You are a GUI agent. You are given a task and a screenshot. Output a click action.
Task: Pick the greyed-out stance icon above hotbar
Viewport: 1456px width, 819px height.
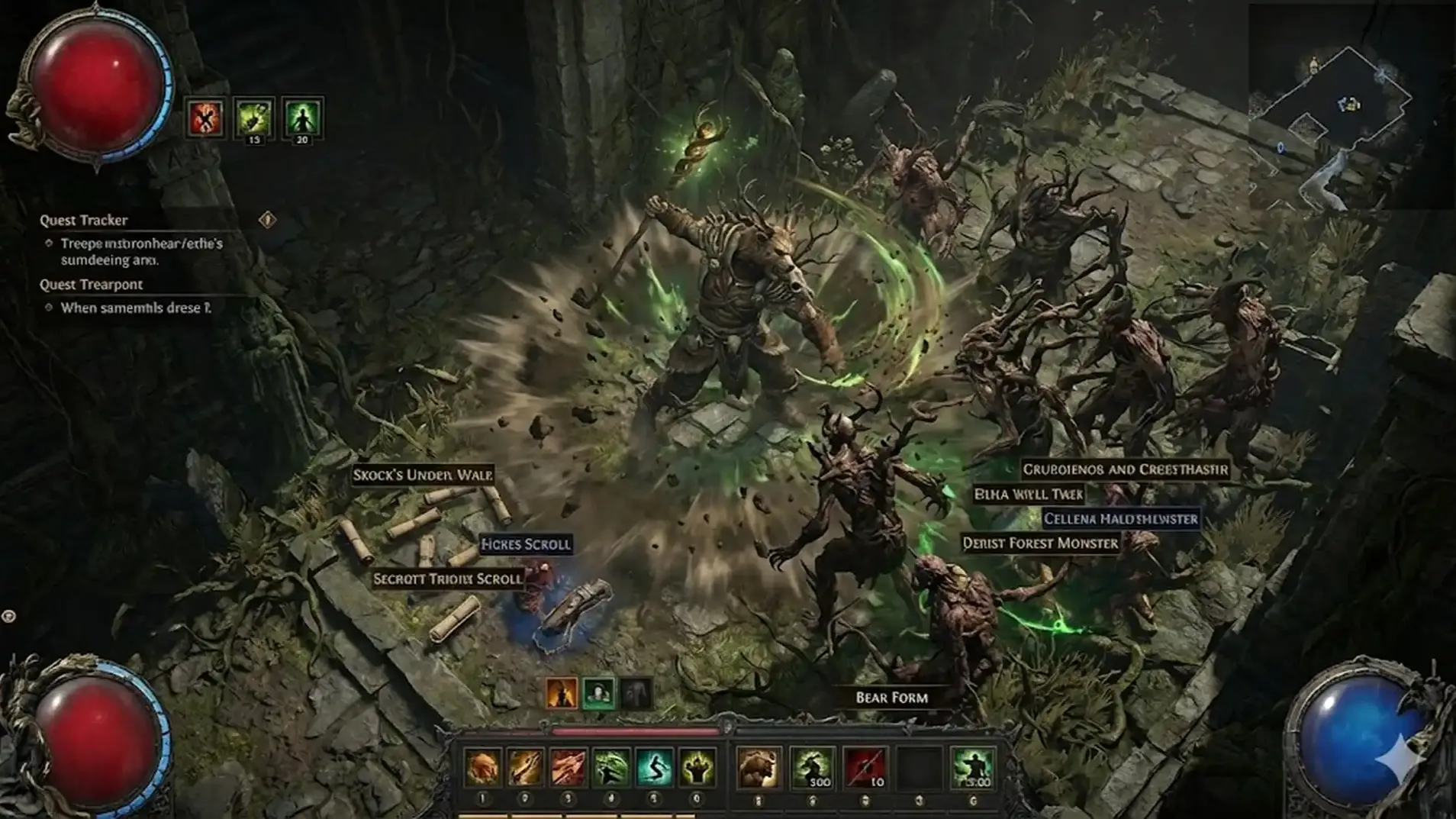635,694
